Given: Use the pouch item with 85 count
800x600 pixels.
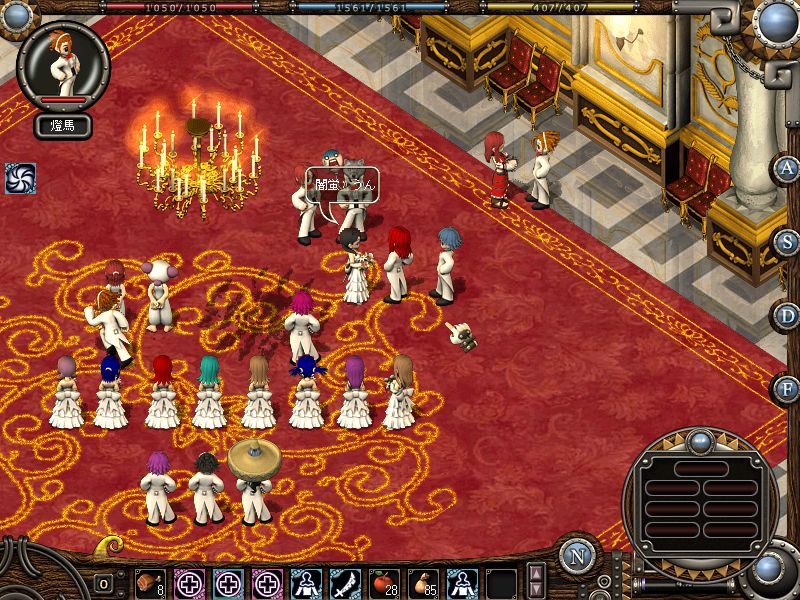Looking at the screenshot, I should [423, 583].
